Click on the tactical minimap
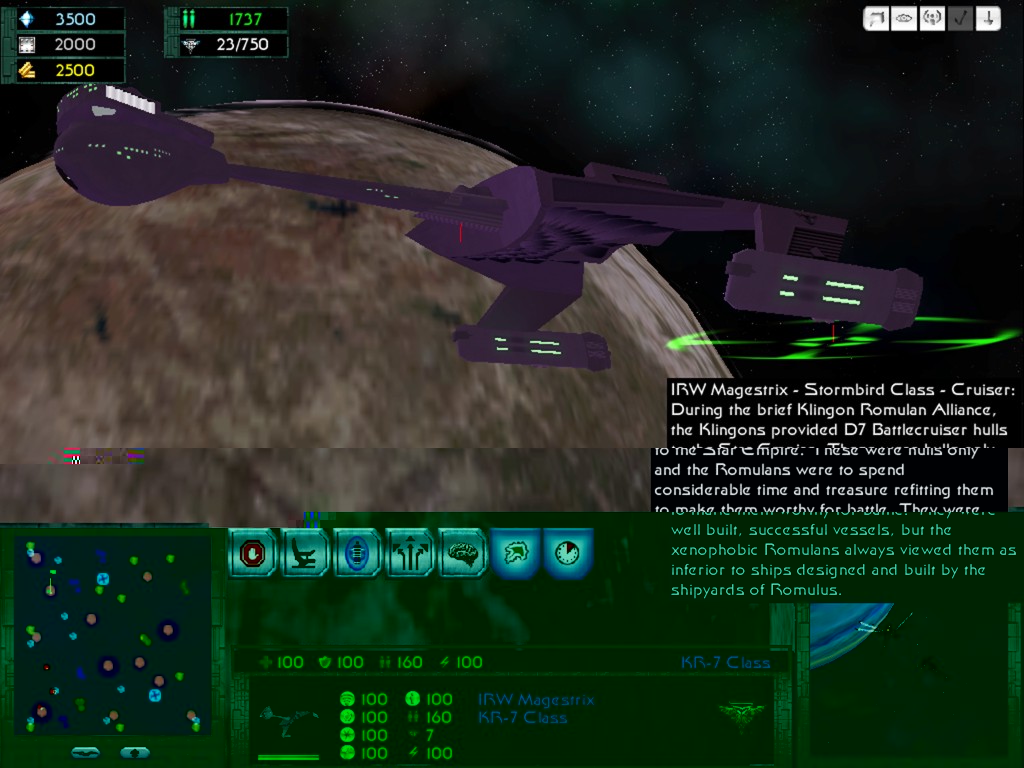This screenshot has height=768, width=1024. (111, 635)
